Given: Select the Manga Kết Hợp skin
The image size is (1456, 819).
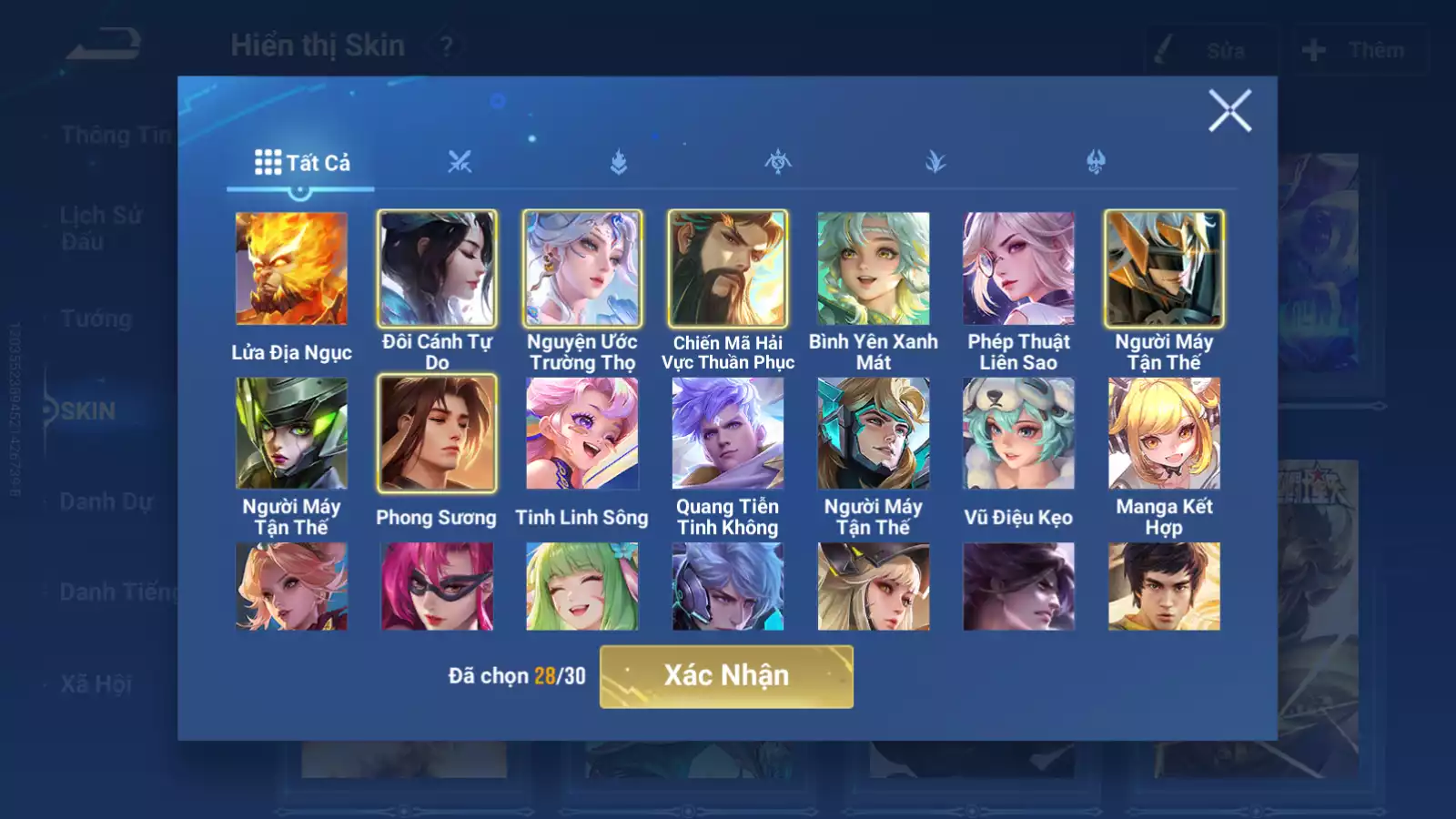Looking at the screenshot, I should click(1164, 433).
